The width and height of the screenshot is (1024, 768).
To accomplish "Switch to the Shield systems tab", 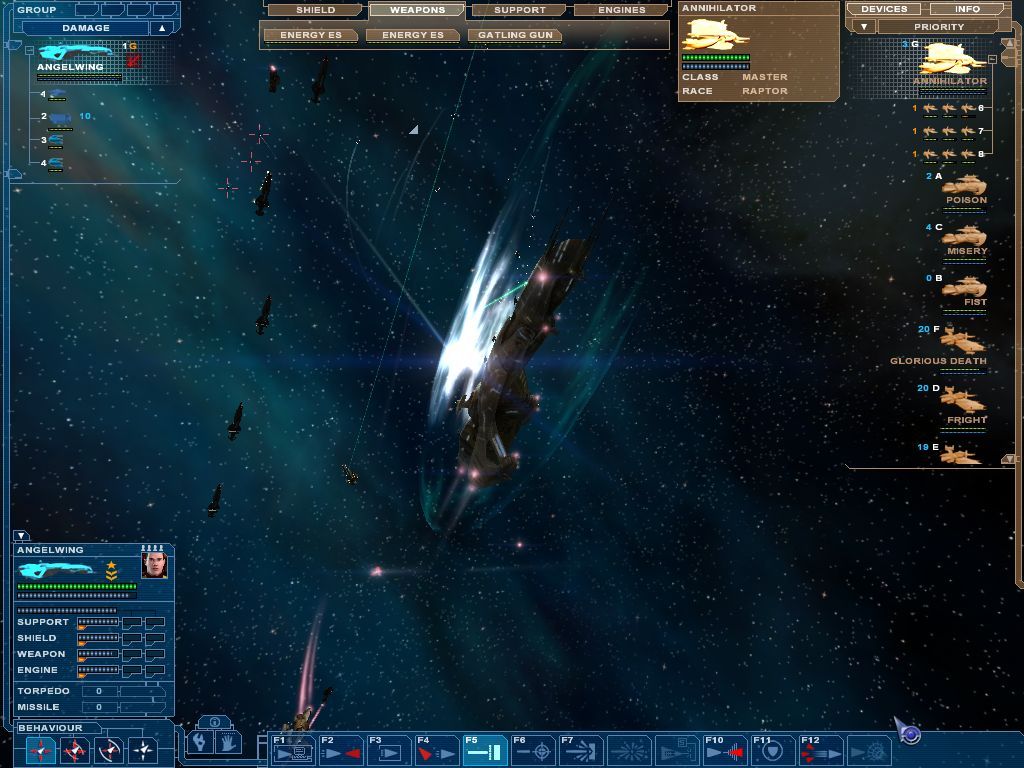I will point(315,10).
